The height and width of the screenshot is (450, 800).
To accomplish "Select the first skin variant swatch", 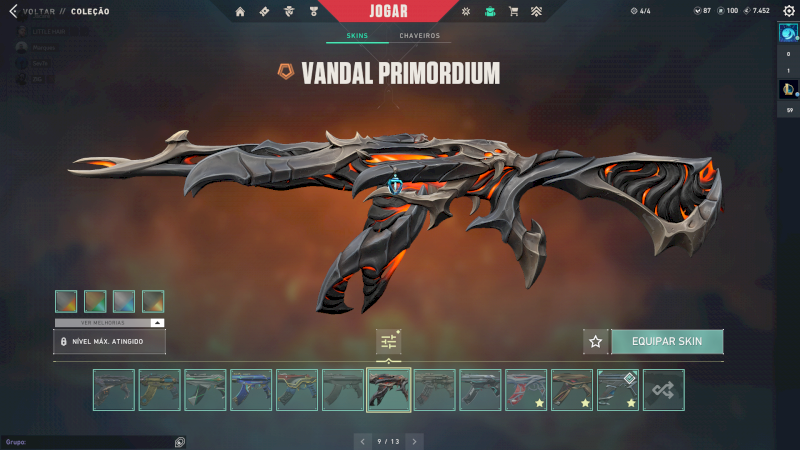I will (66, 301).
